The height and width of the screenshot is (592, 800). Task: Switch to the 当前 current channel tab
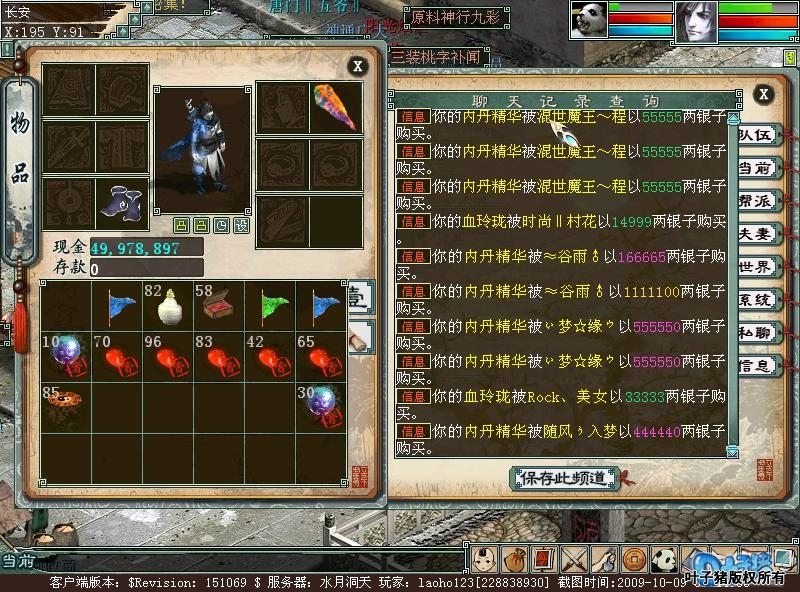pyautogui.click(x=756, y=168)
